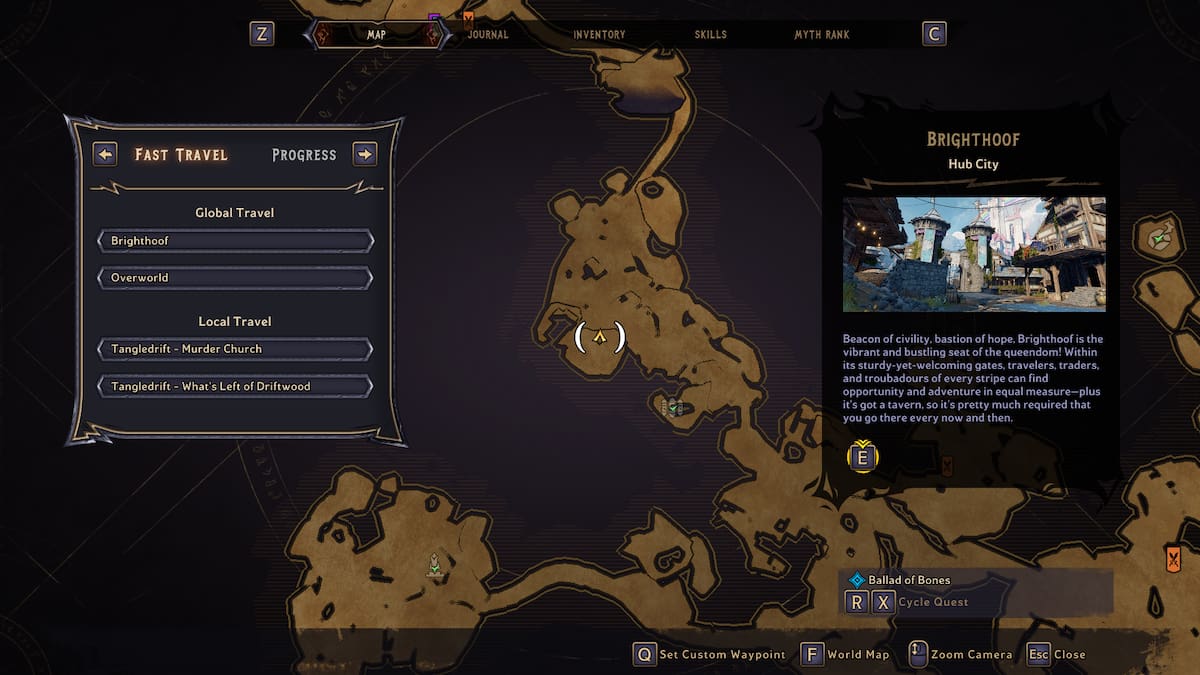Travel to Tangledrift - Murder Church
The height and width of the screenshot is (675, 1200).
click(x=235, y=349)
